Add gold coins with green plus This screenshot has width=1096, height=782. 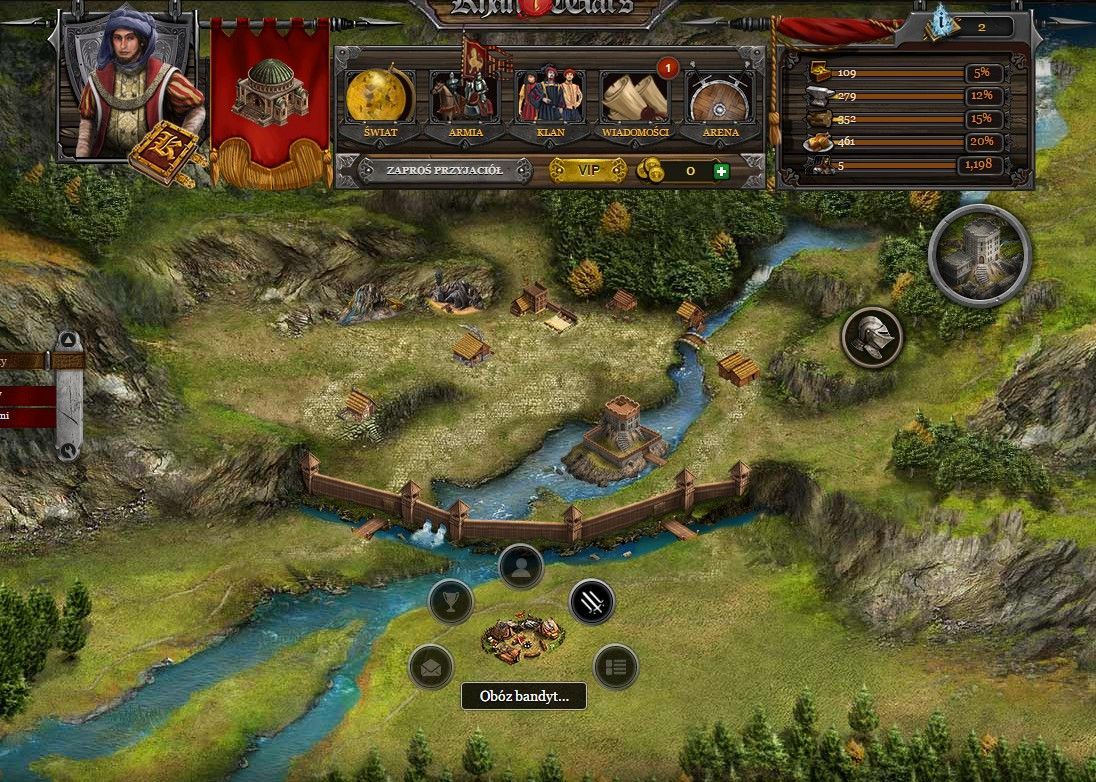pos(721,172)
